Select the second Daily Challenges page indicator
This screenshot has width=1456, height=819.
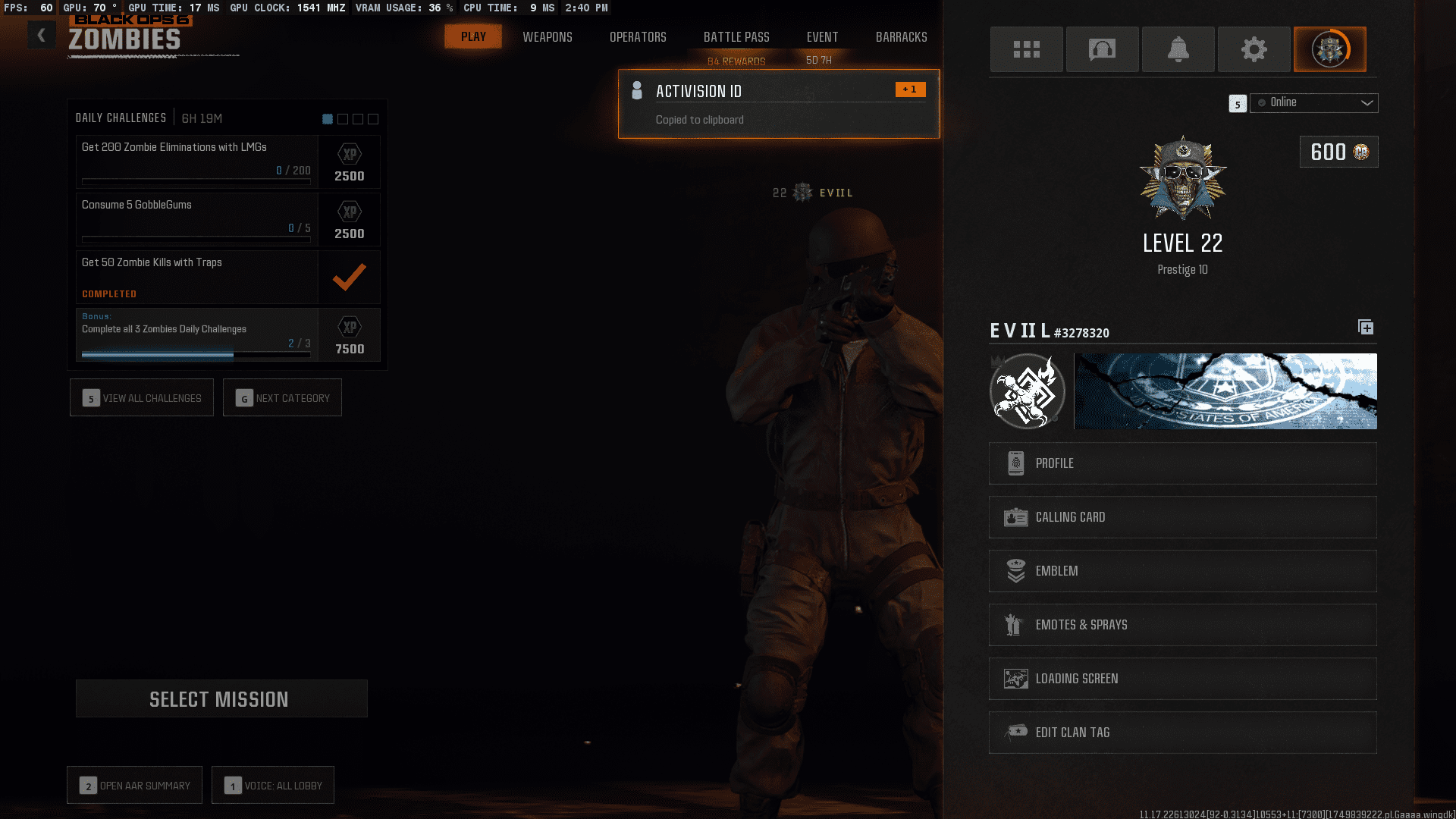point(343,118)
